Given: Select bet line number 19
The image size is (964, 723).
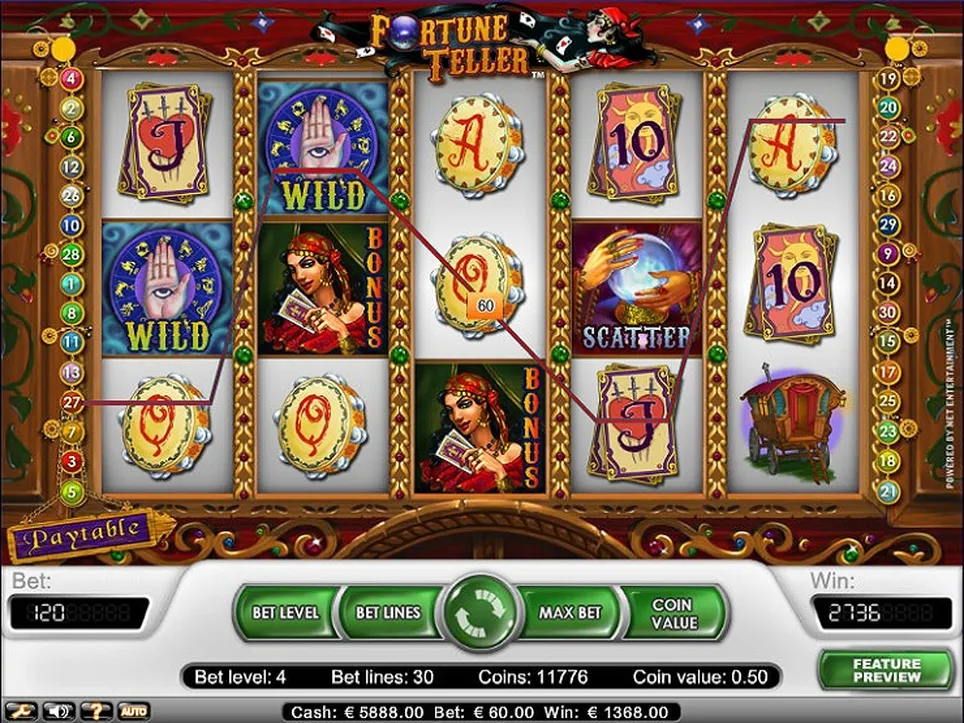Looking at the screenshot, I should [x=887, y=77].
